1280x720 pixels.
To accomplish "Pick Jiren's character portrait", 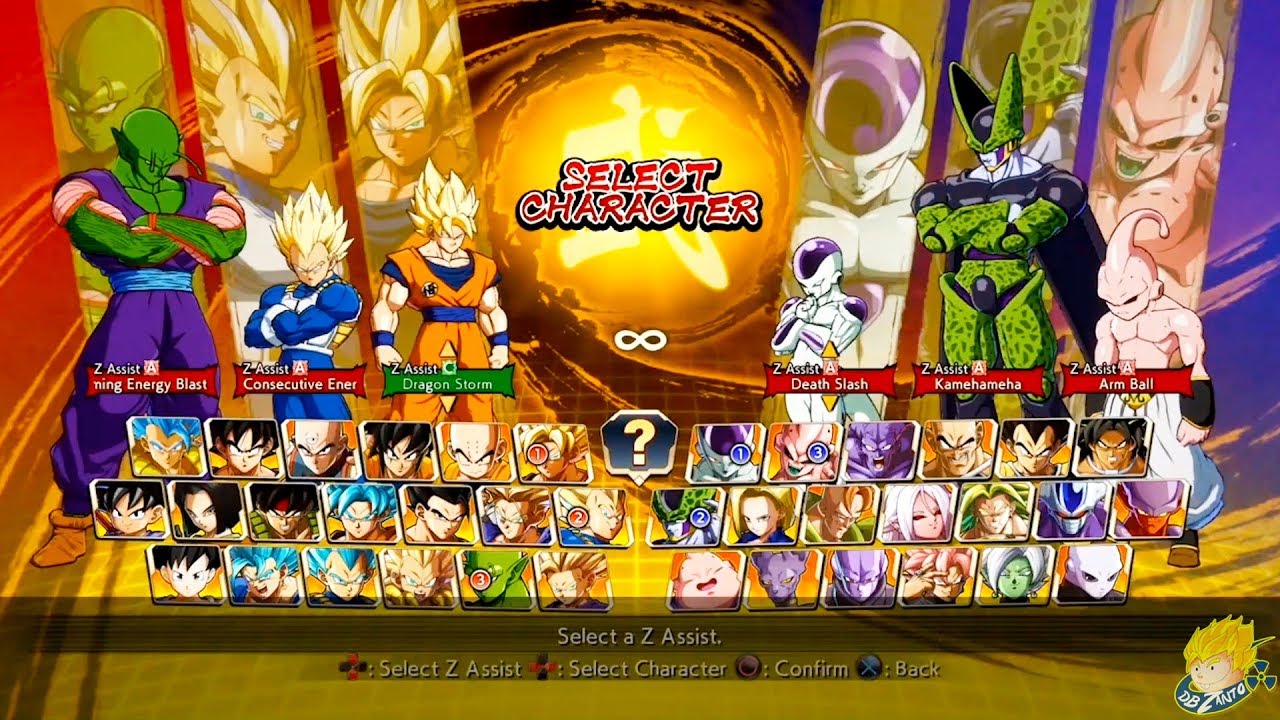I will click(x=1091, y=578).
